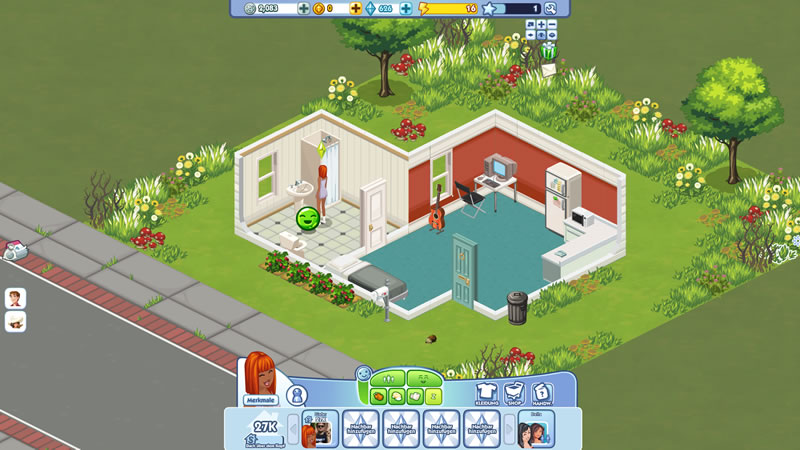800x450 pixels.
Task: Open the round Sim figure icon
Action: 296,395
